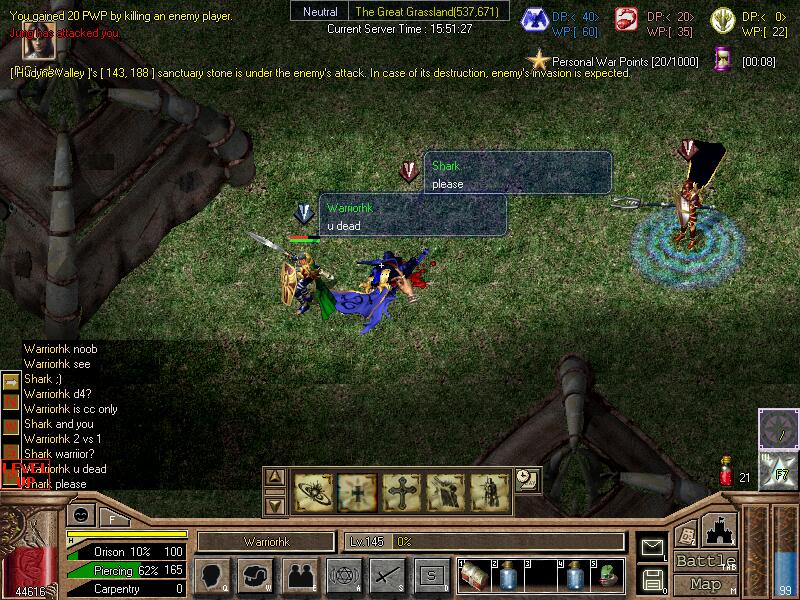Image resolution: width=800 pixels, height=600 pixels.
Task: Use the green frog bowl item in slot 5
Action: [608, 576]
